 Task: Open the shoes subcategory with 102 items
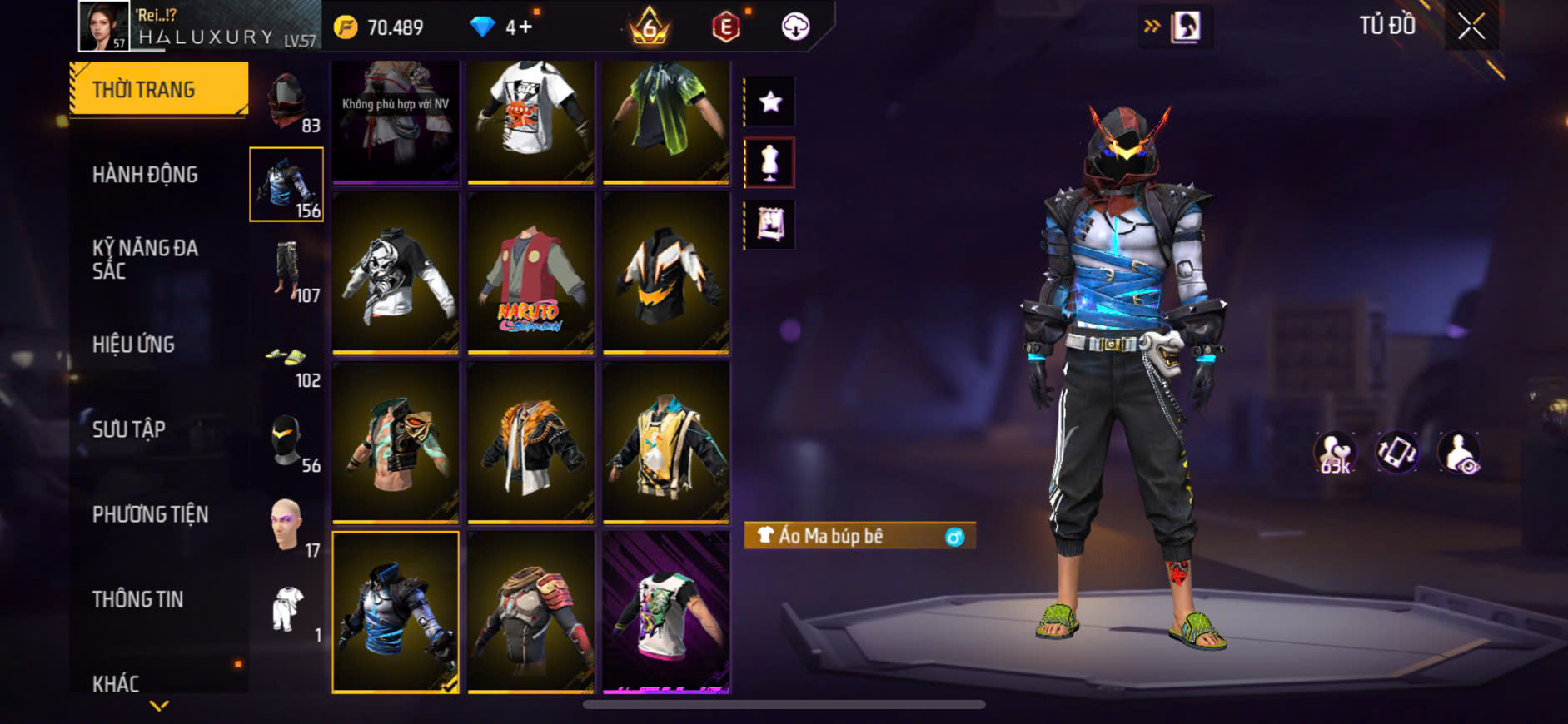(x=287, y=364)
